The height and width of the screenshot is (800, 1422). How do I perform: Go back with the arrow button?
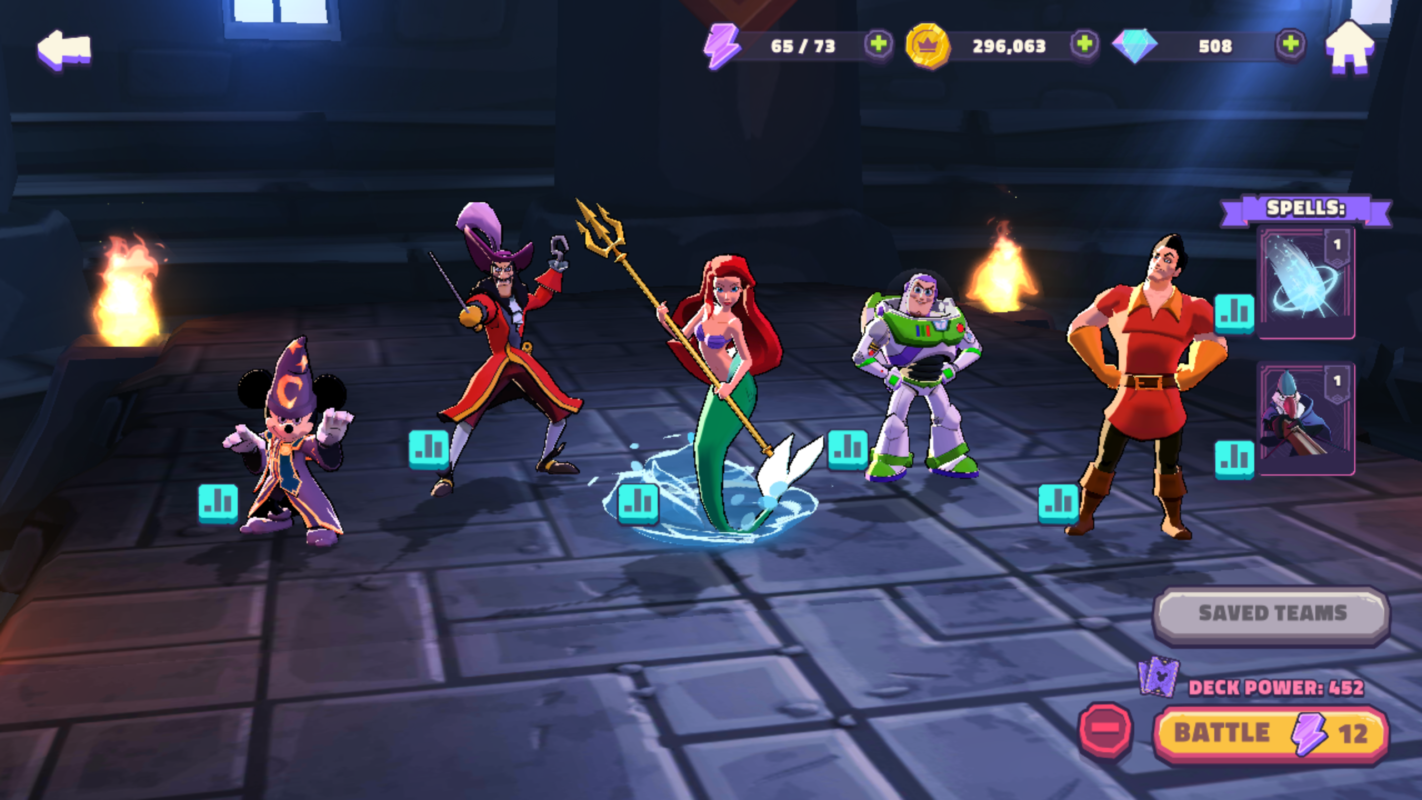click(x=64, y=49)
